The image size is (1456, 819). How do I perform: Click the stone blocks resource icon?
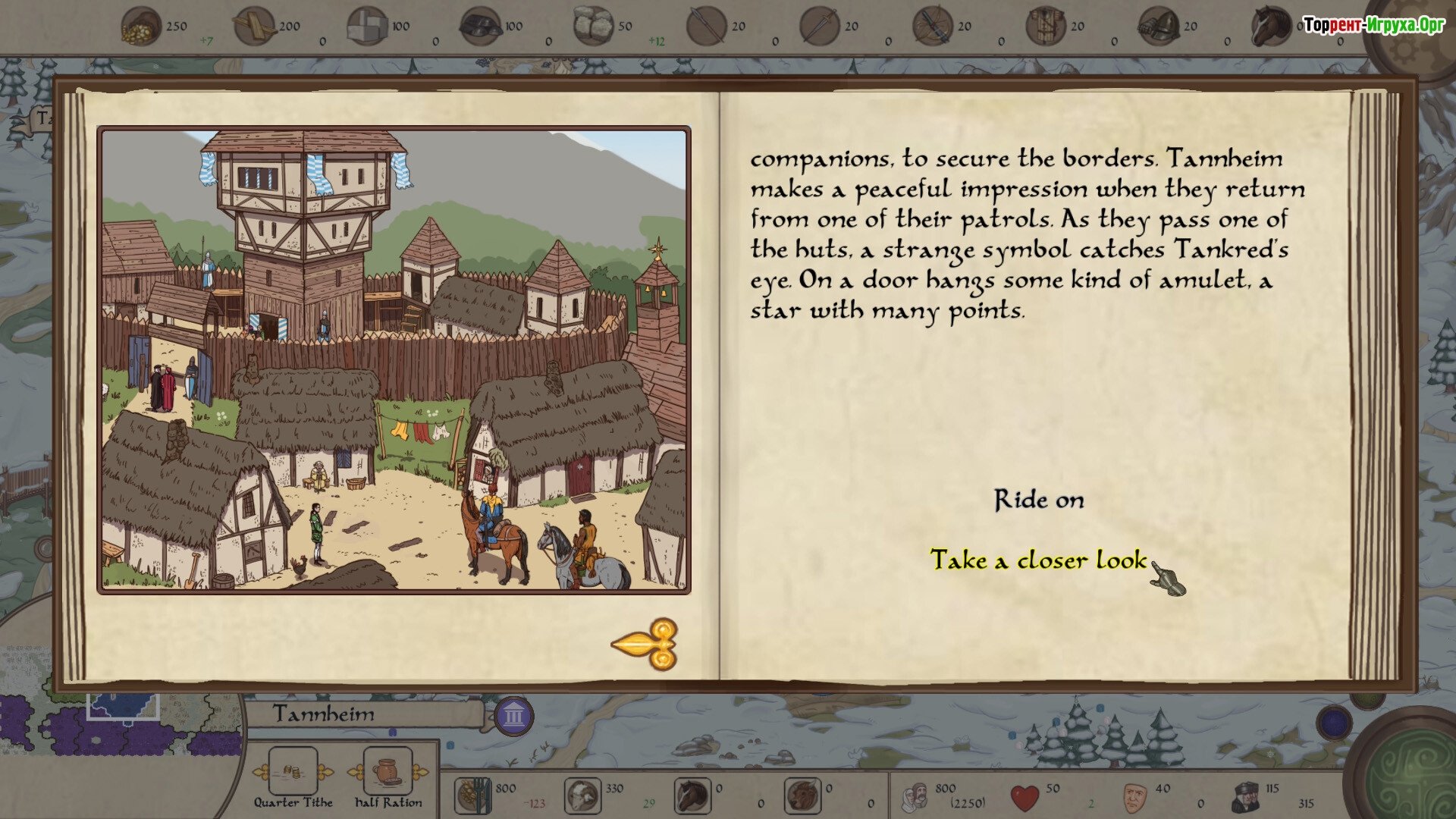(x=367, y=27)
